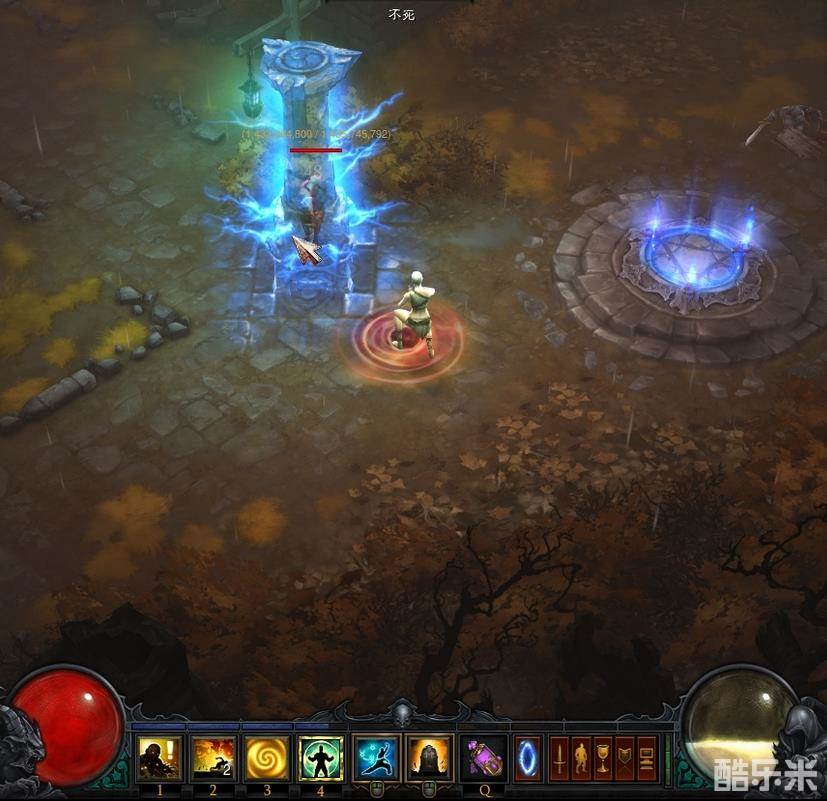Use the fiery skill in slot 2

click(213, 757)
